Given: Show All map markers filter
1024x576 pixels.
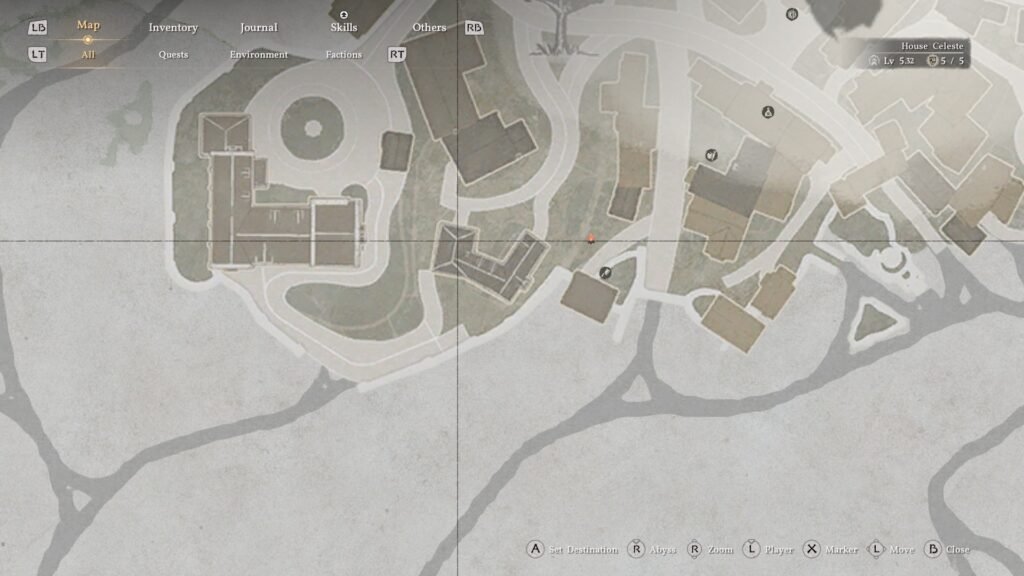Looking at the screenshot, I should pyautogui.click(x=88, y=55).
